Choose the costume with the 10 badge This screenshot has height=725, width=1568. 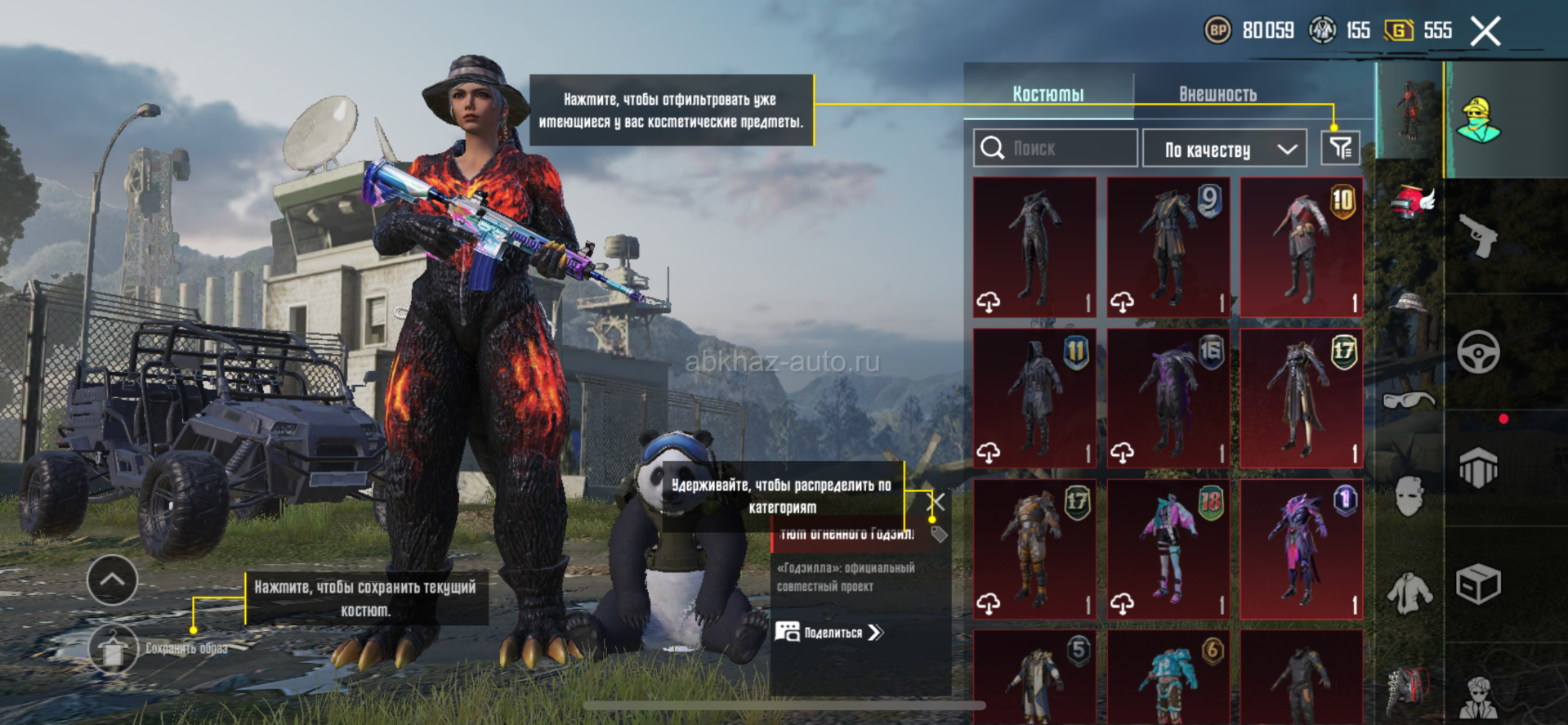click(1301, 247)
